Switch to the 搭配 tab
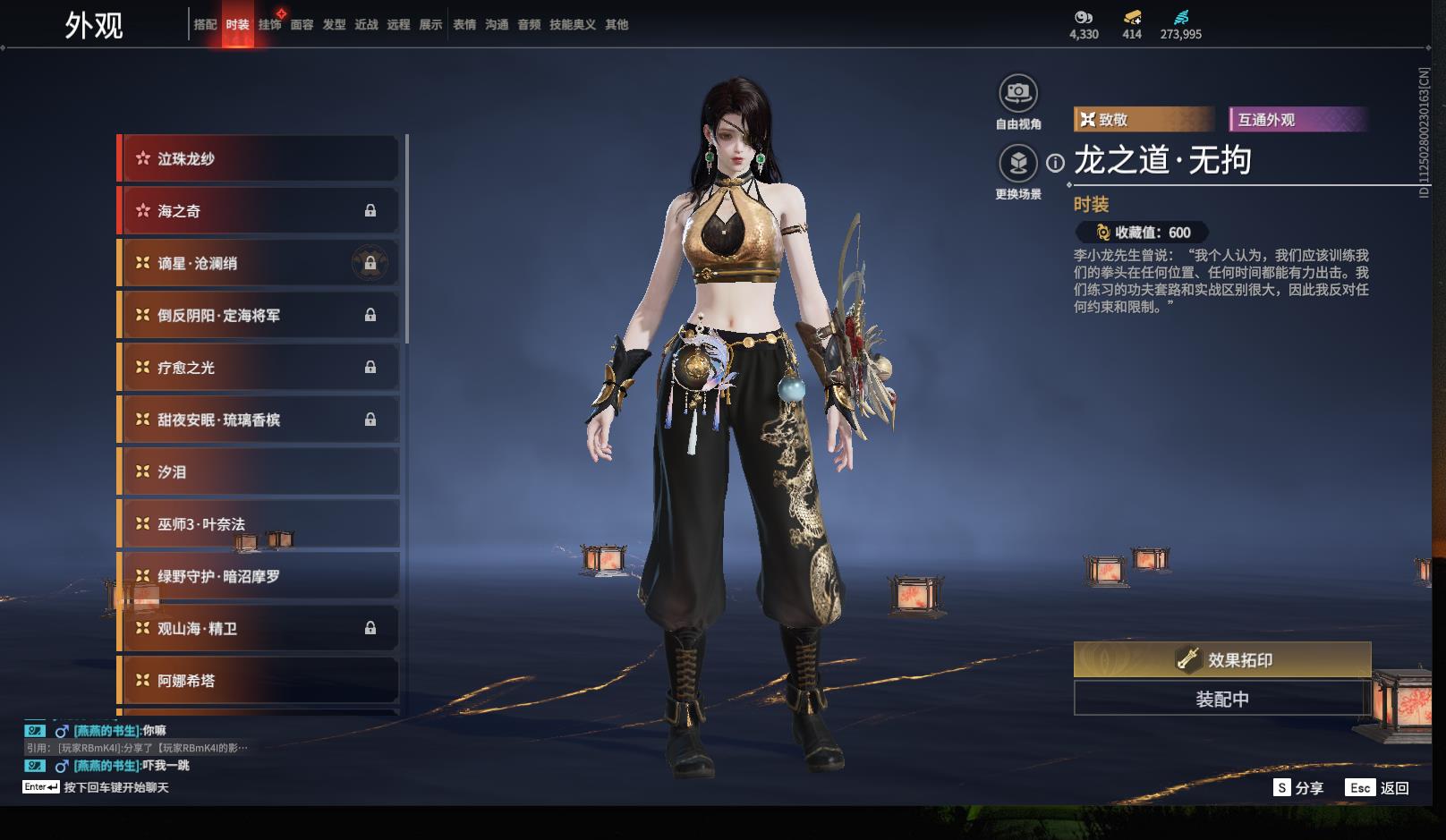This screenshot has width=1446, height=840. click(205, 25)
